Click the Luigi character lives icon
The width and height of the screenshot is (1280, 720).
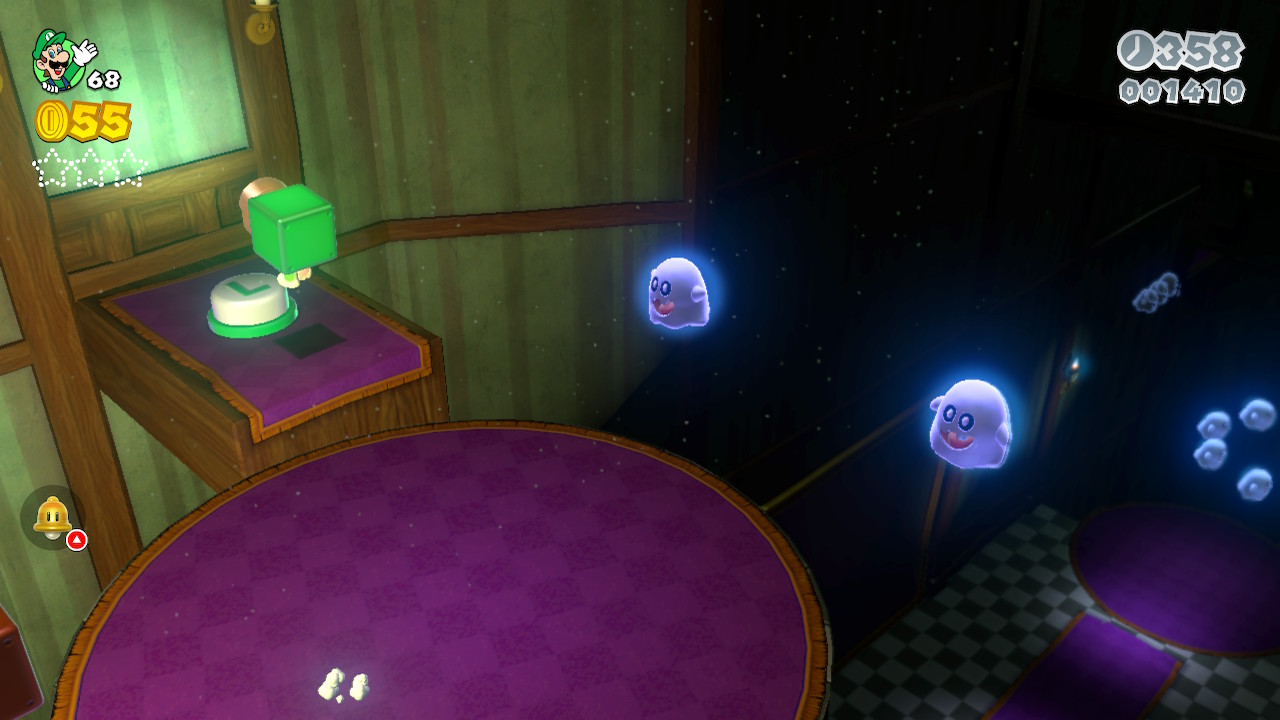(x=60, y=60)
